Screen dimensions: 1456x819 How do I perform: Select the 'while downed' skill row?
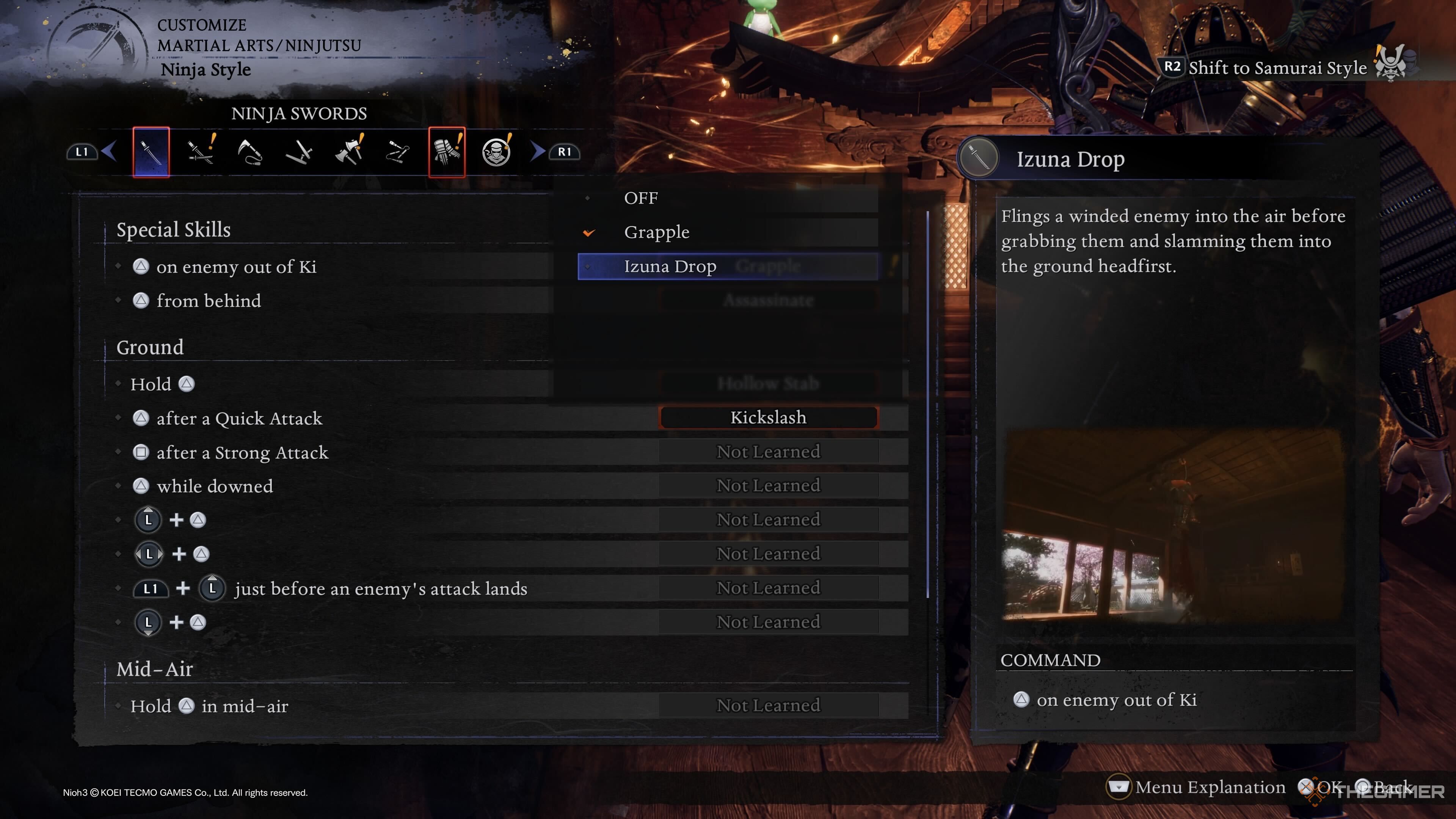coord(214,486)
